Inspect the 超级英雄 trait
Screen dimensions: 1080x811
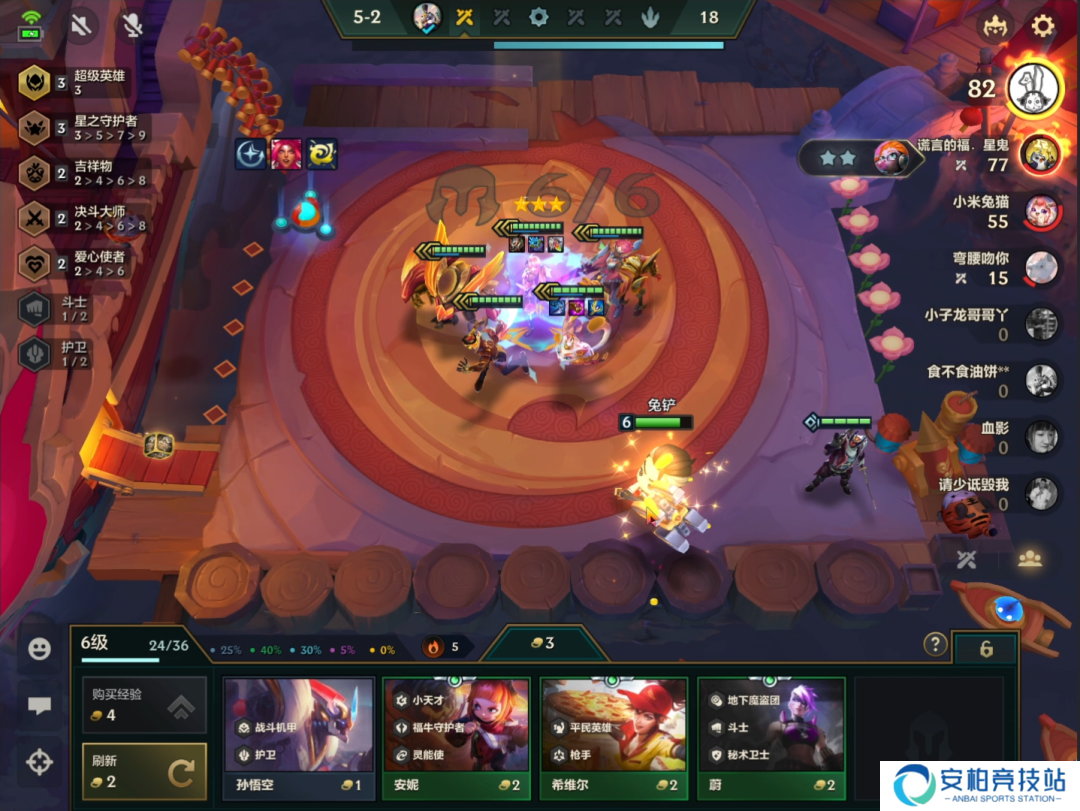click(x=85, y=82)
